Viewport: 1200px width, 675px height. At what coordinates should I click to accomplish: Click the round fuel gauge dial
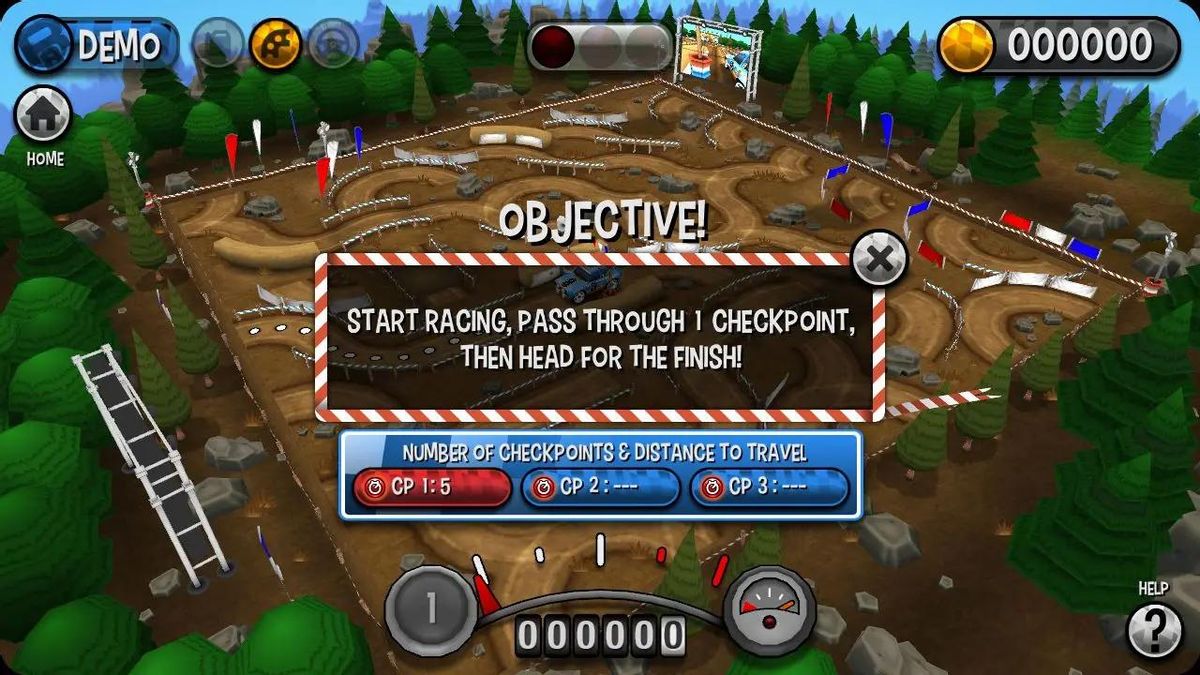[x=769, y=610]
